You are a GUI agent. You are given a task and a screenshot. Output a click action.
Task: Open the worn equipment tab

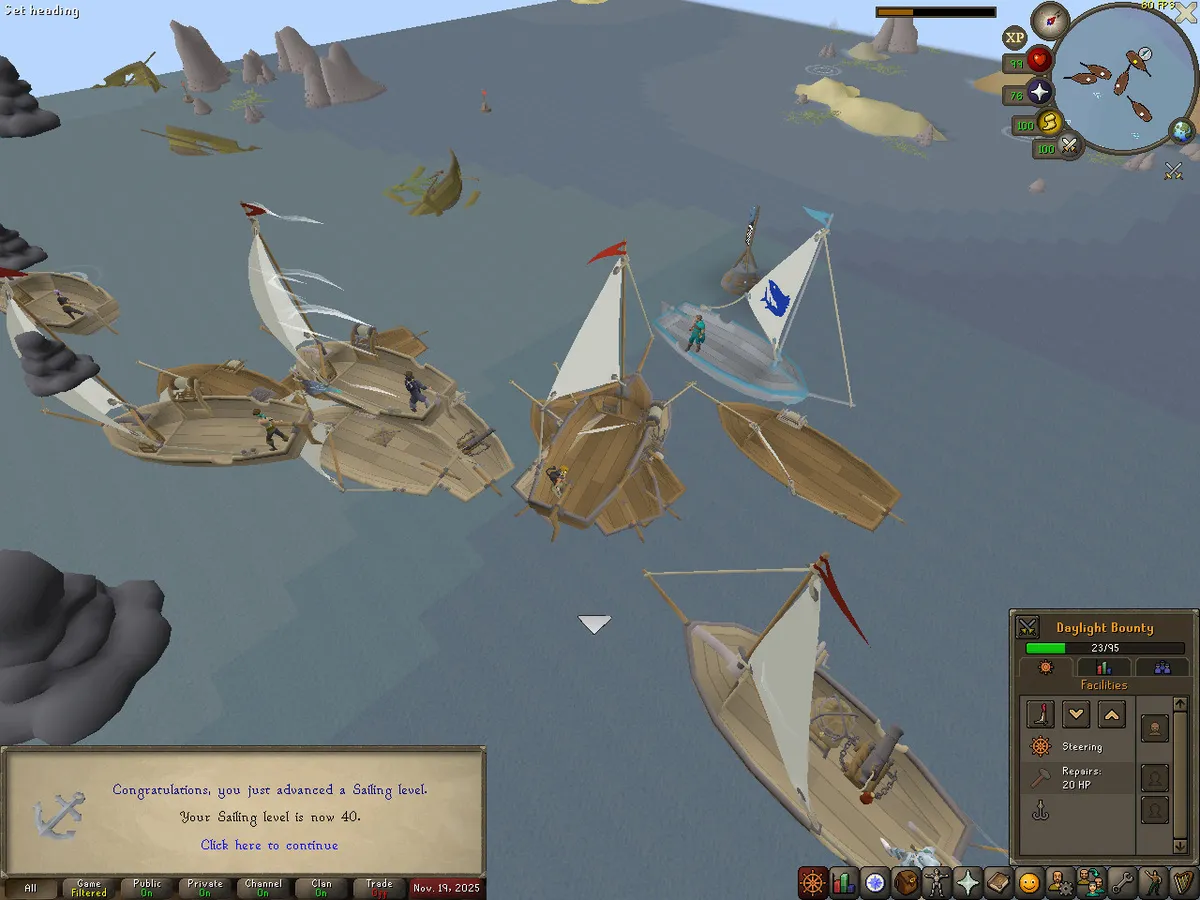[x=937, y=883]
